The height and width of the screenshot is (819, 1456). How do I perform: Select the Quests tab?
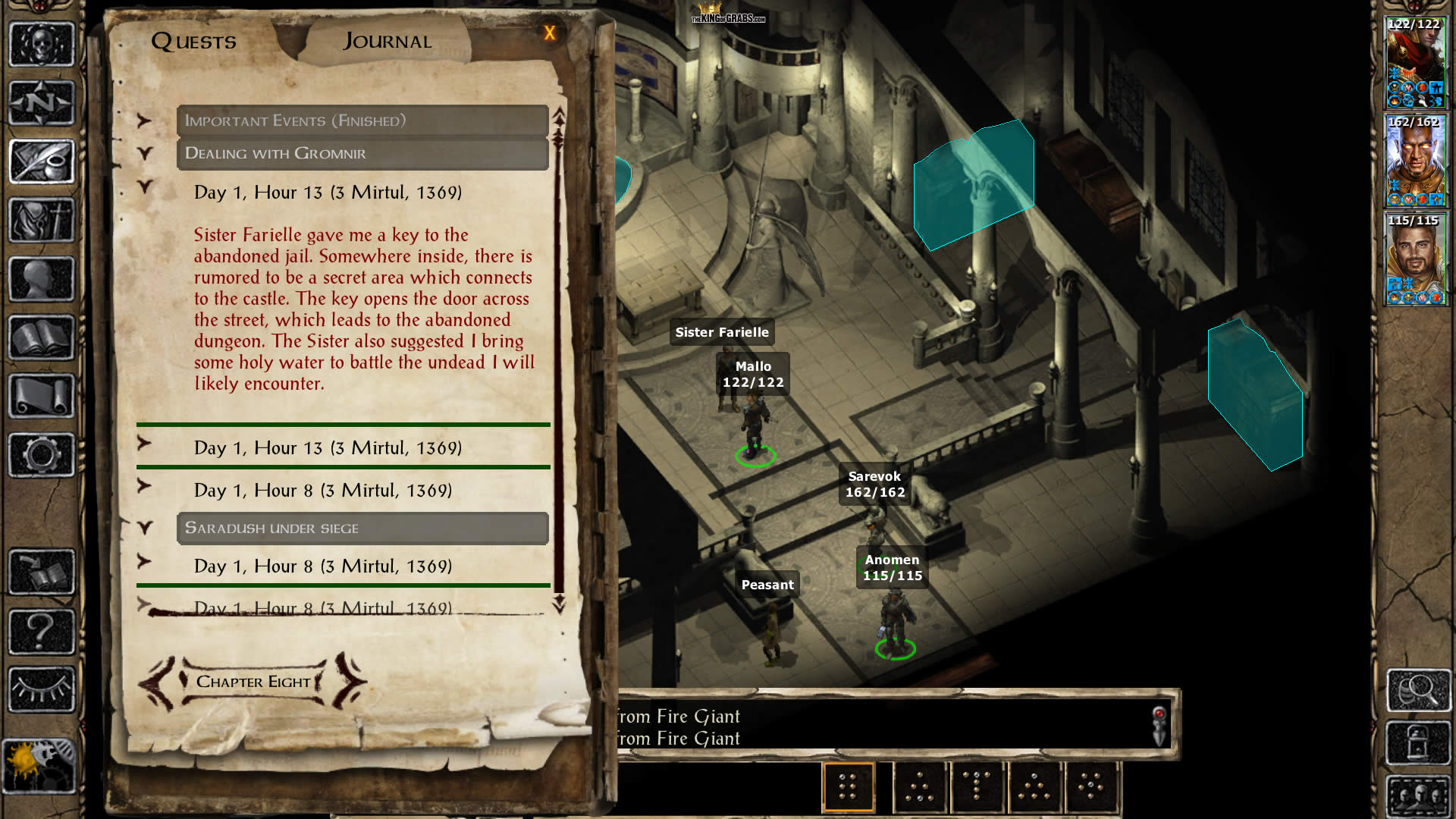click(194, 41)
